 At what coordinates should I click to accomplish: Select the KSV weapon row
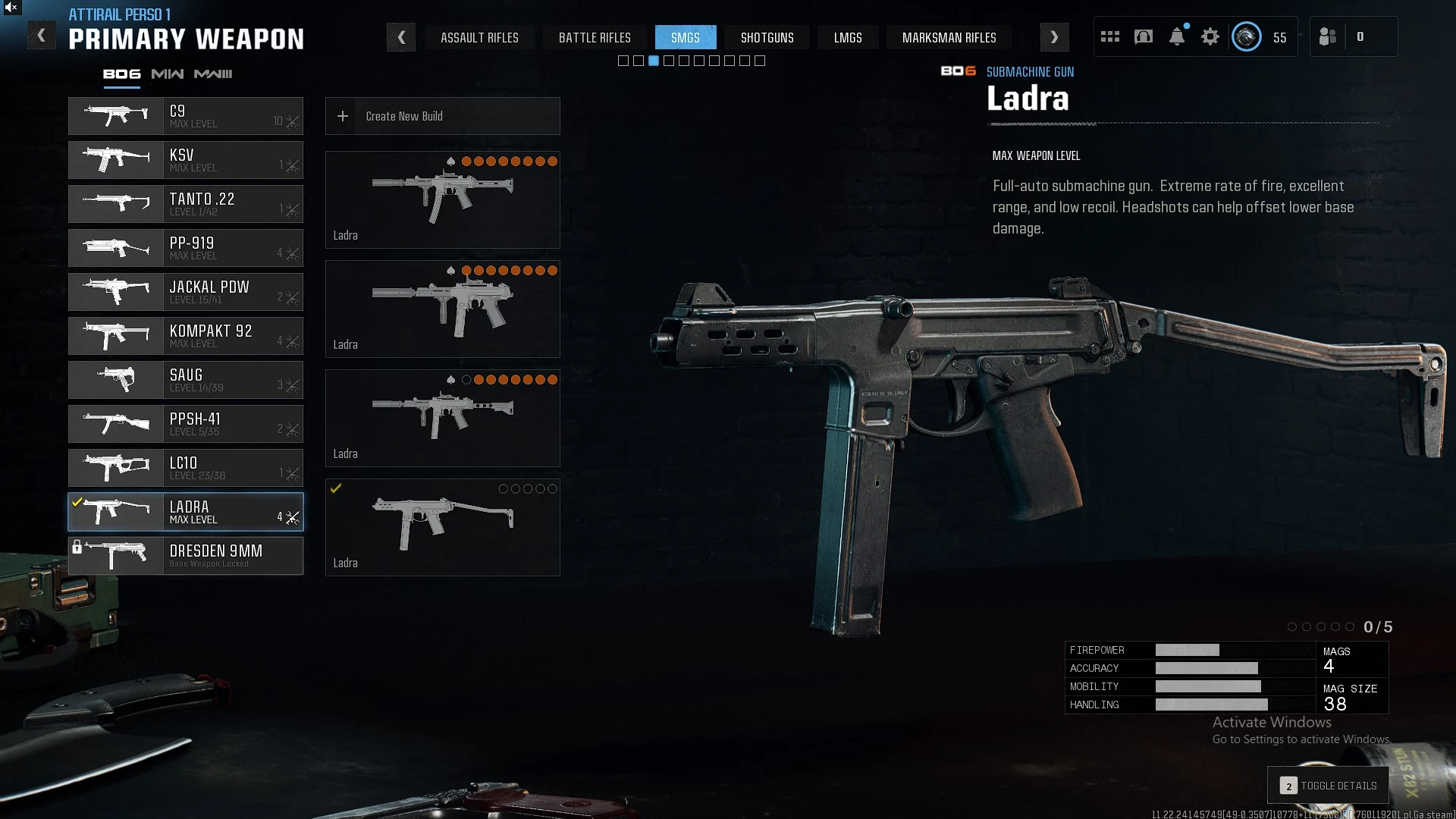186,160
